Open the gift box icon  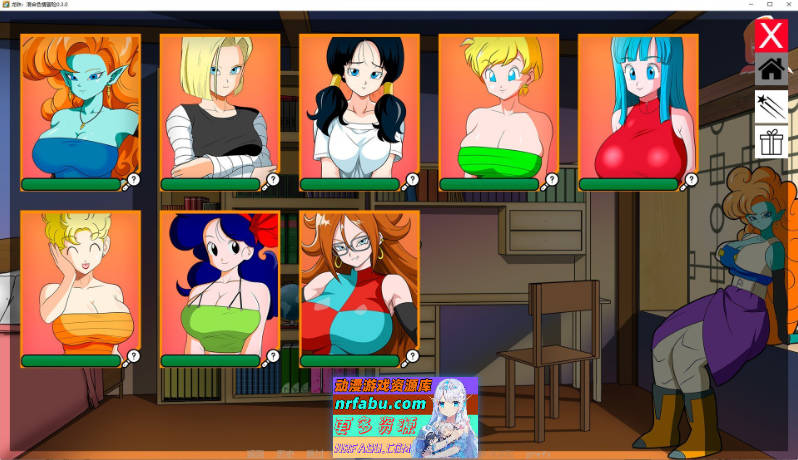[x=771, y=142]
